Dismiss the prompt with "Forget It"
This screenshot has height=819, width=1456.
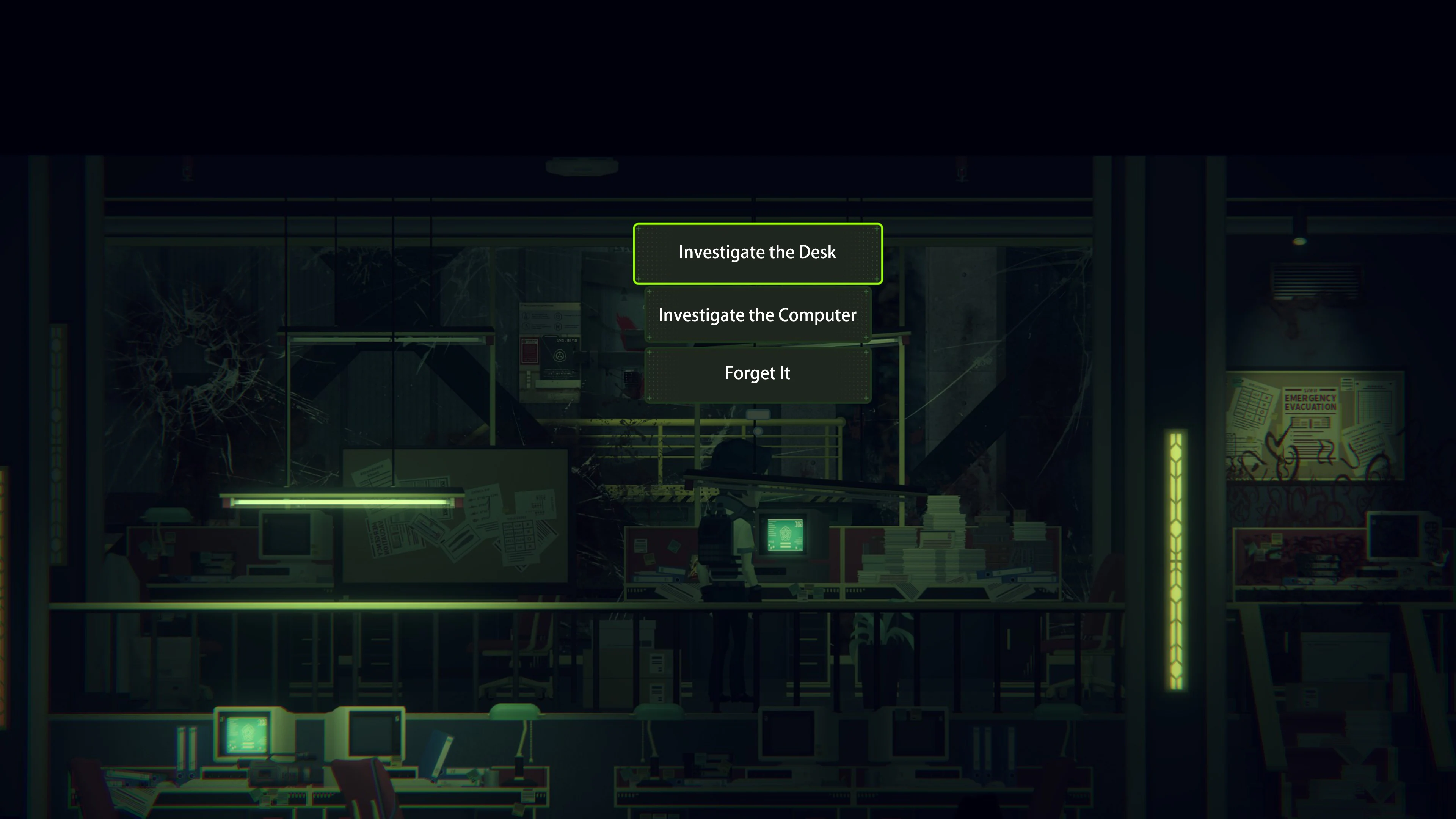(x=758, y=373)
